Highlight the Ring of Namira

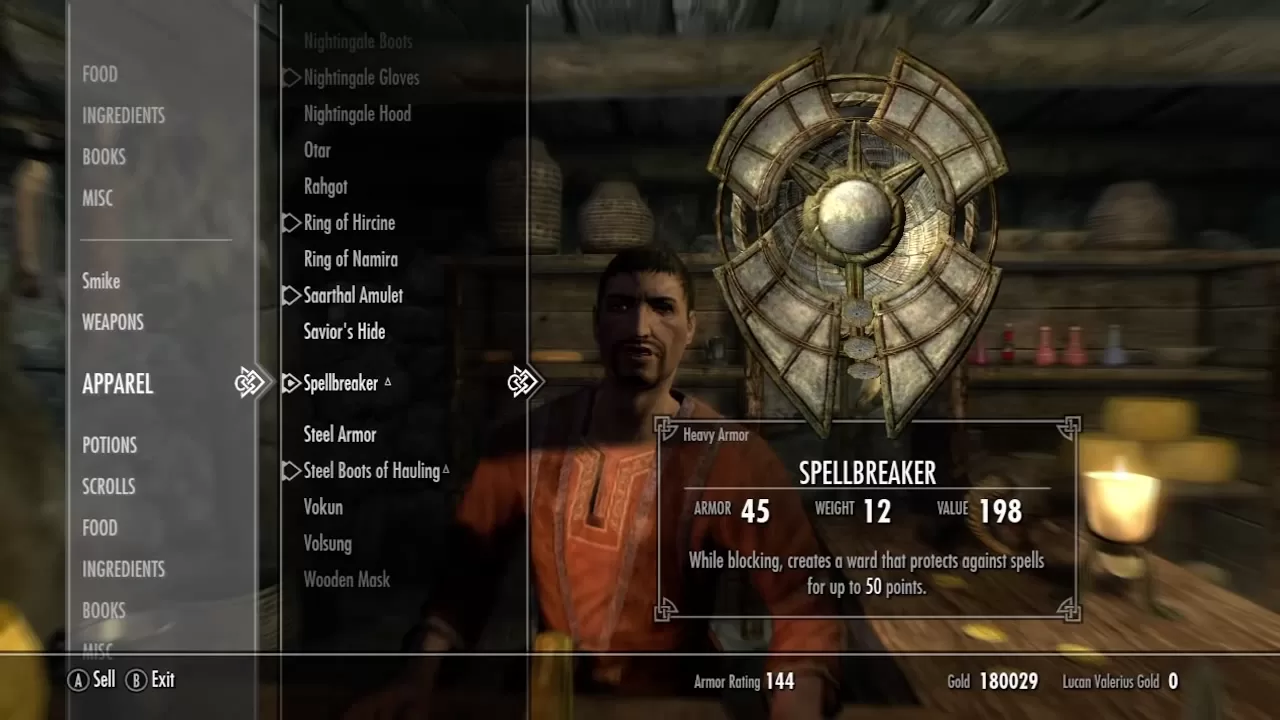tap(350, 259)
